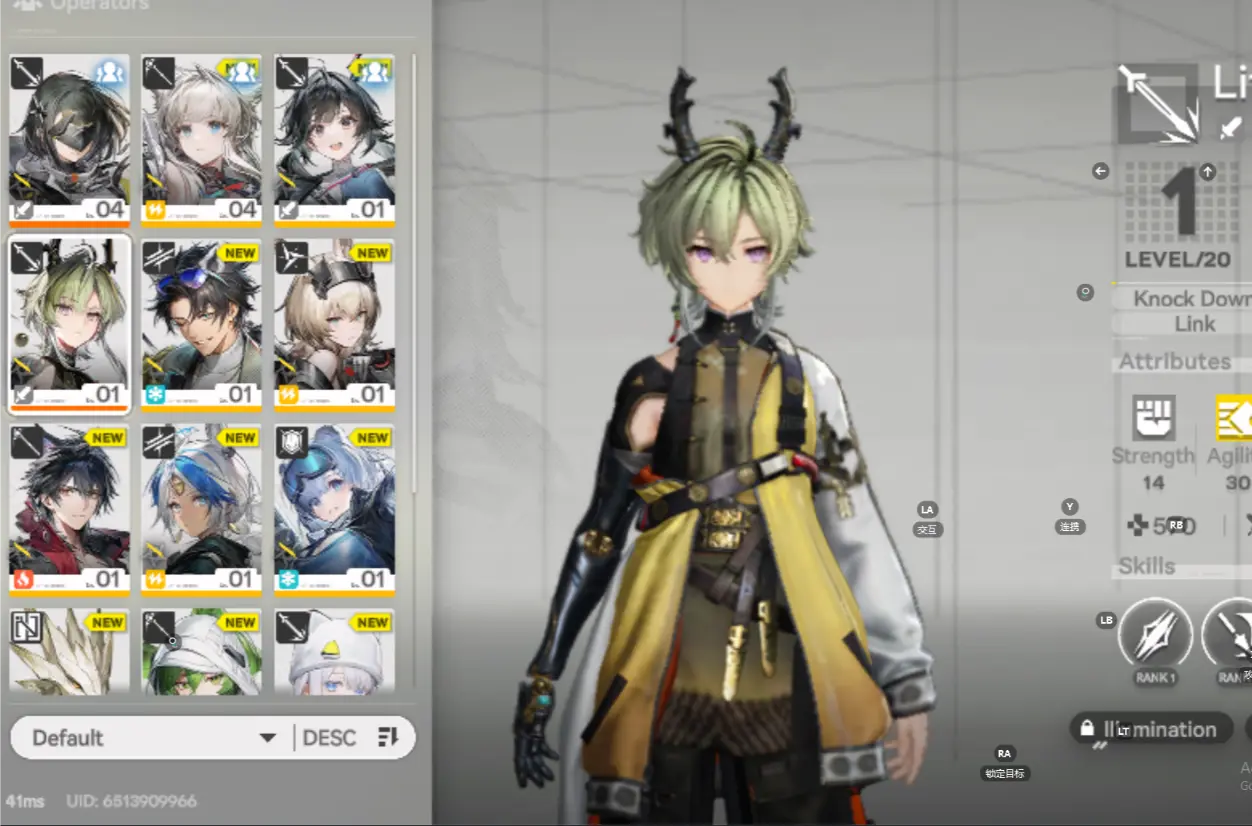Choose the operator wearing blue goggles on head

click(201, 324)
